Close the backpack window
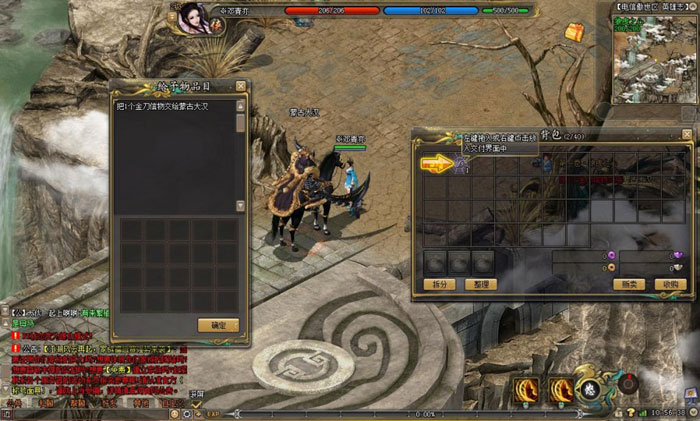 pyautogui.click(x=686, y=134)
